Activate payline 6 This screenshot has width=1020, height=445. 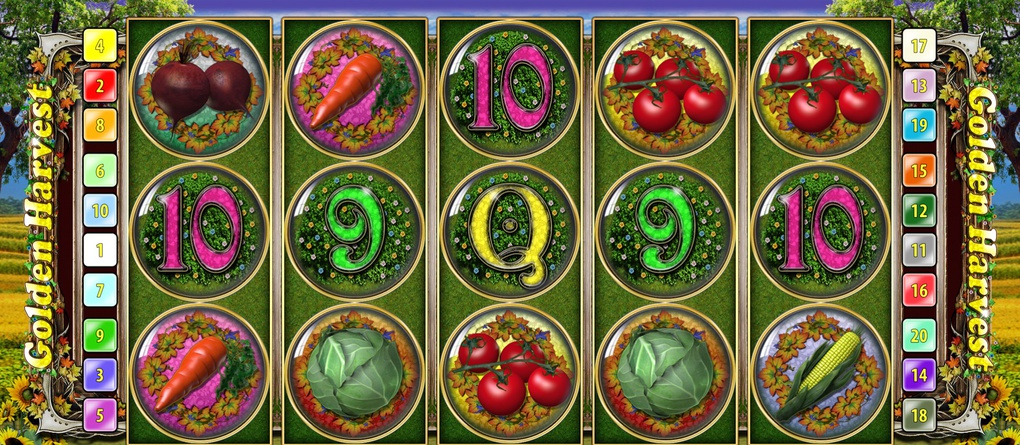(x=100, y=169)
